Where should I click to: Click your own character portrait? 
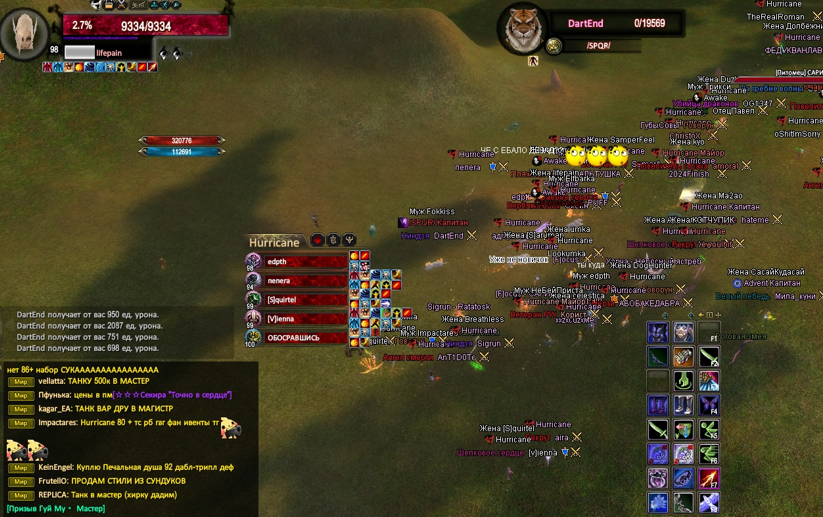pos(24,34)
